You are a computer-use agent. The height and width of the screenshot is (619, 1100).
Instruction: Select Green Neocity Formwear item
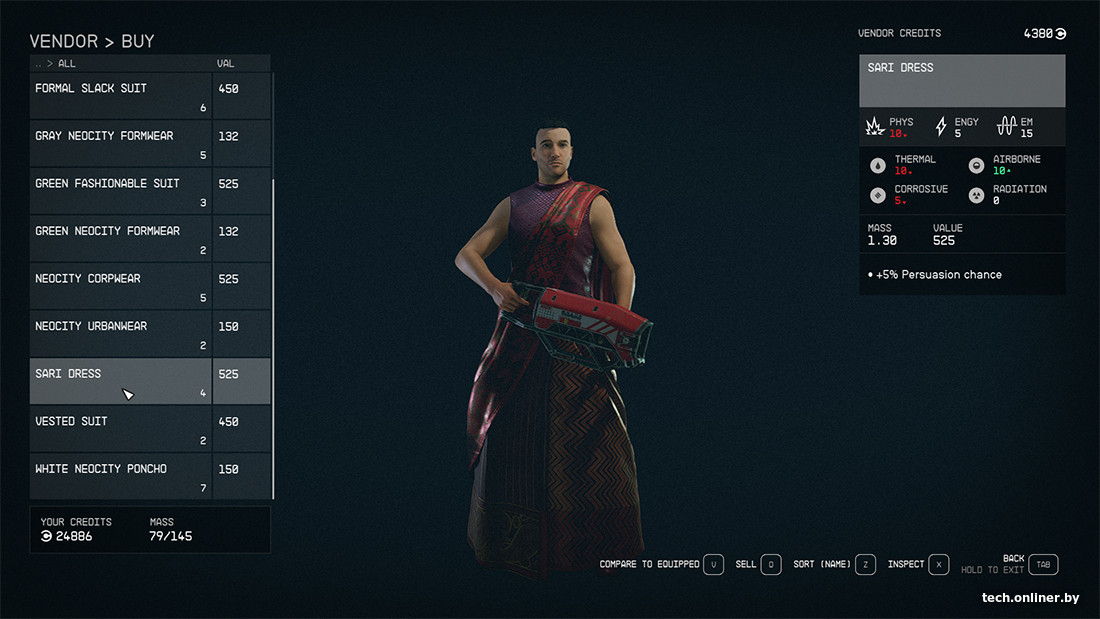click(120, 238)
